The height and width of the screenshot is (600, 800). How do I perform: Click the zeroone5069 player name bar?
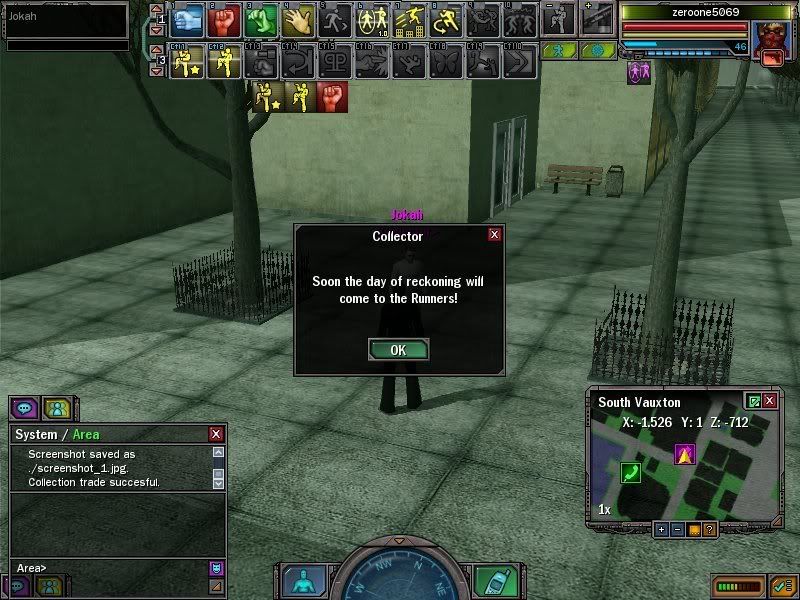coord(692,13)
